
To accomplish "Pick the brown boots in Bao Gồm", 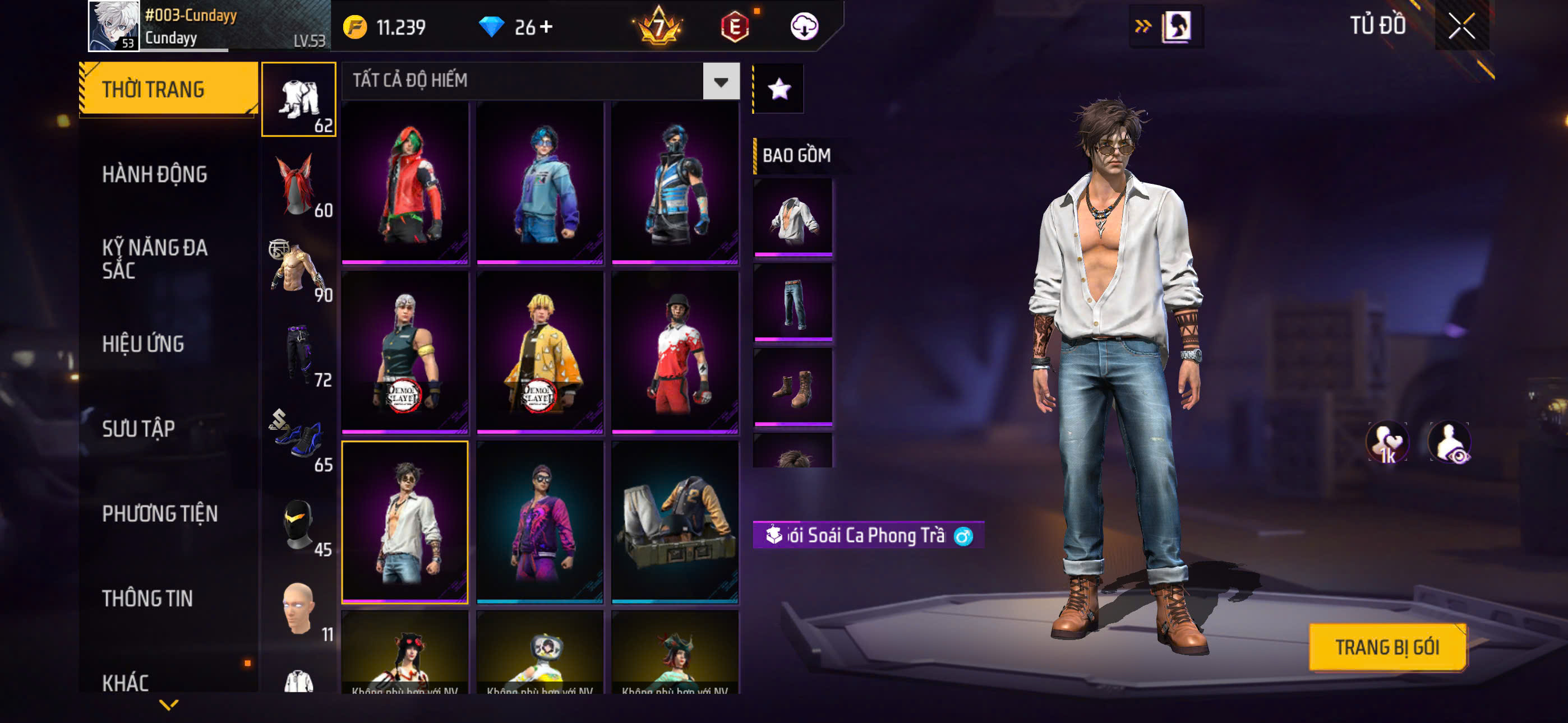I will click(792, 387).
